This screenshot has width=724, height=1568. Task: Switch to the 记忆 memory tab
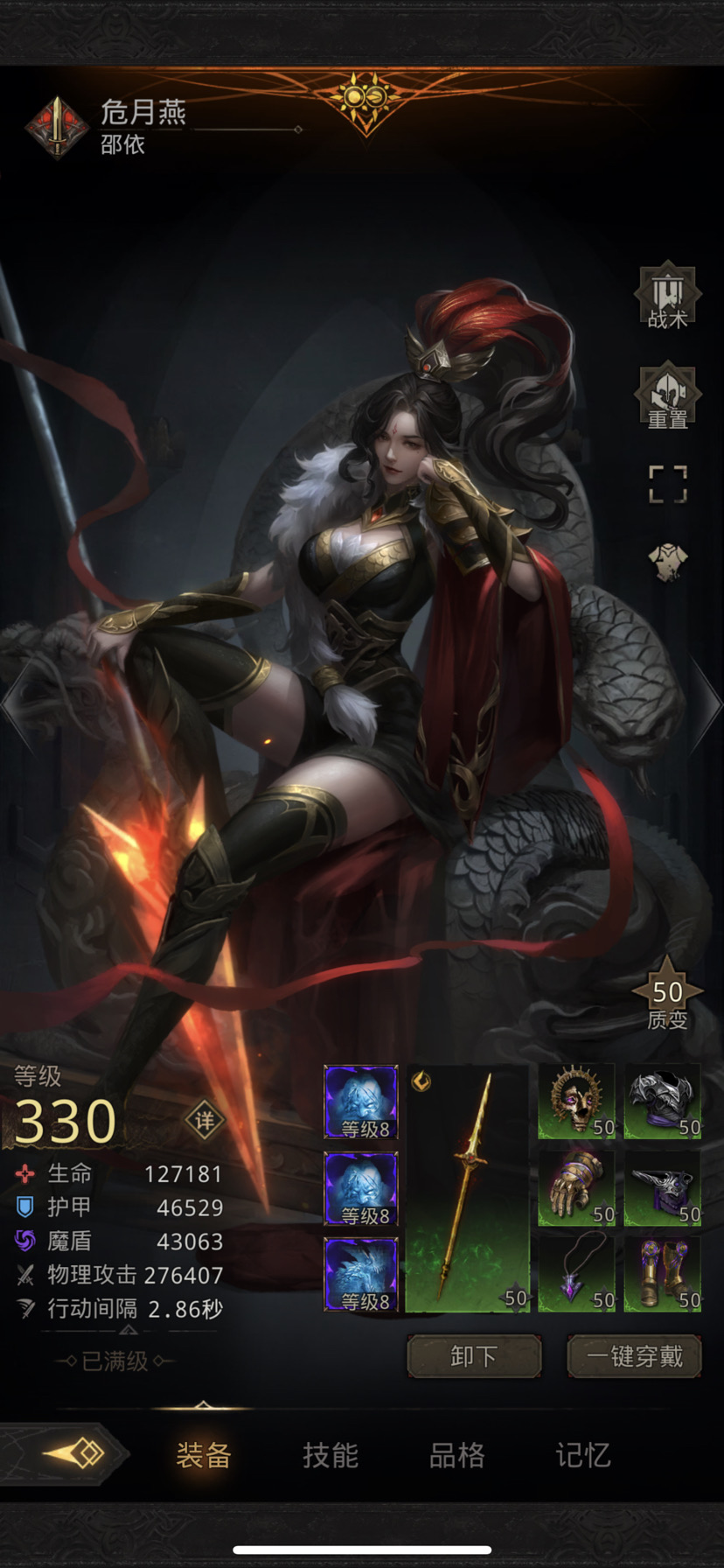(x=583, y=1455)
